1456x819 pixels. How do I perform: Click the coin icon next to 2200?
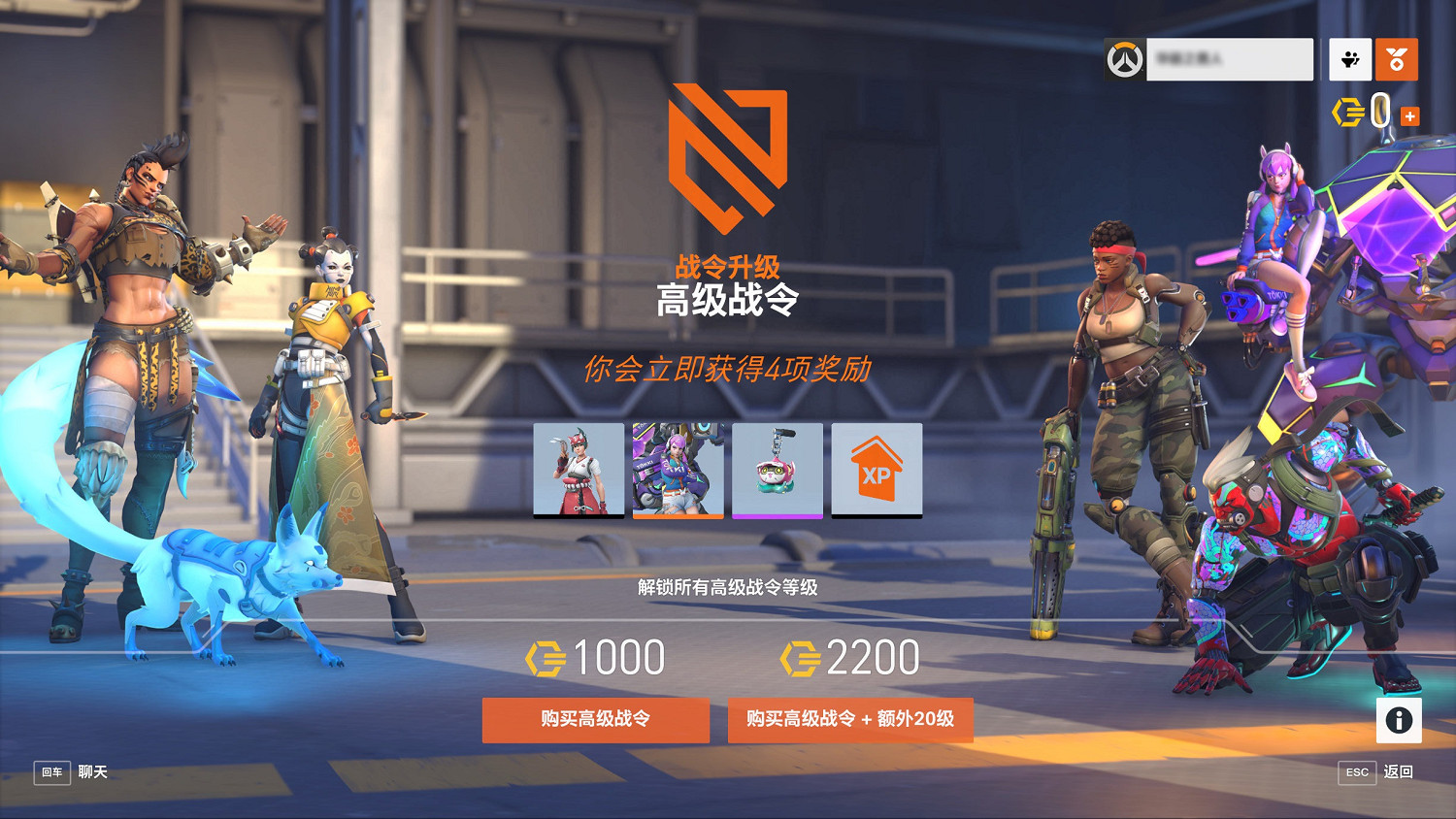coord(801,657)
